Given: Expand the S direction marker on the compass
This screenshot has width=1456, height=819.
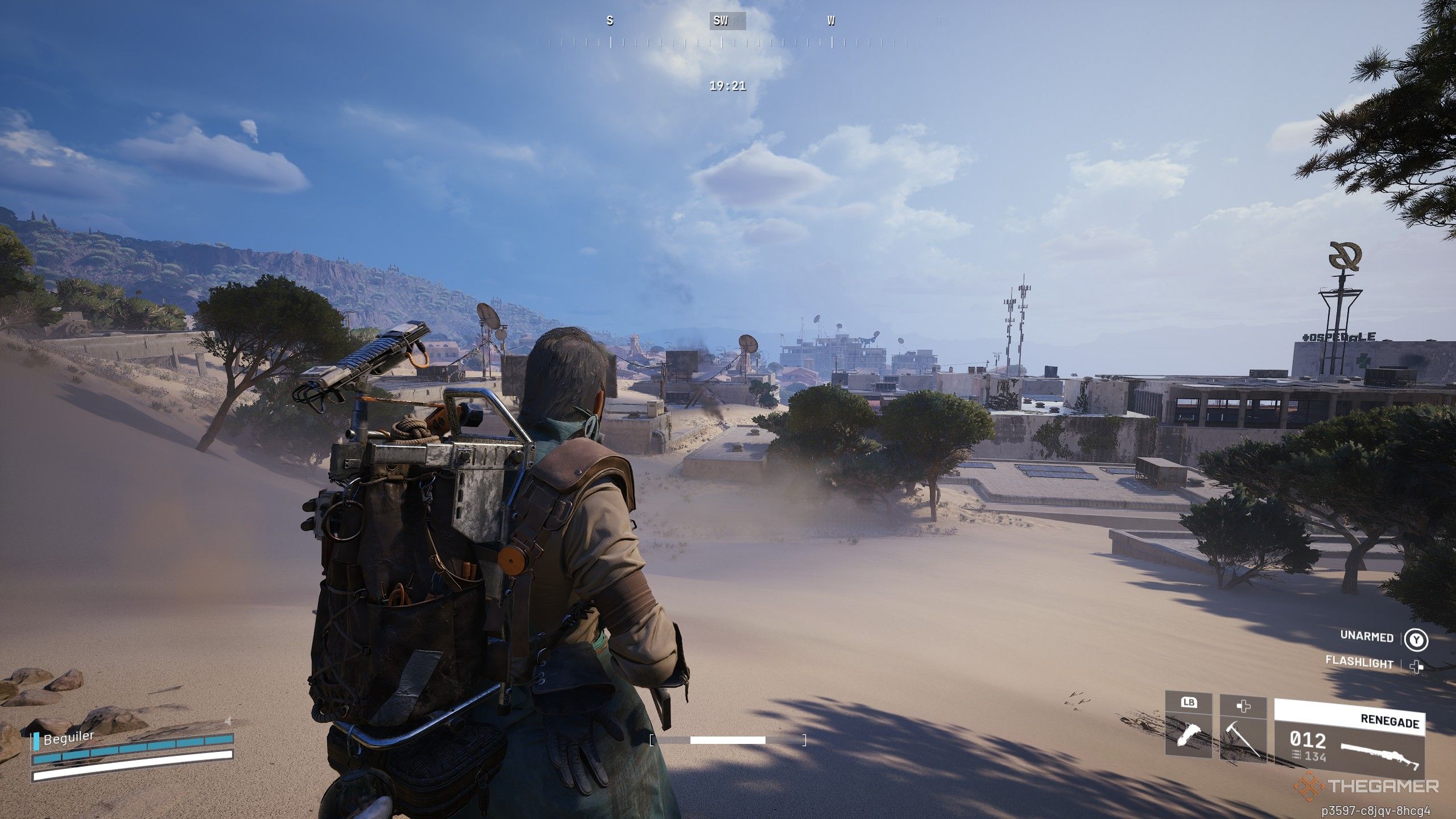Looking at the screenshot, I should click(x=609, y=20).
